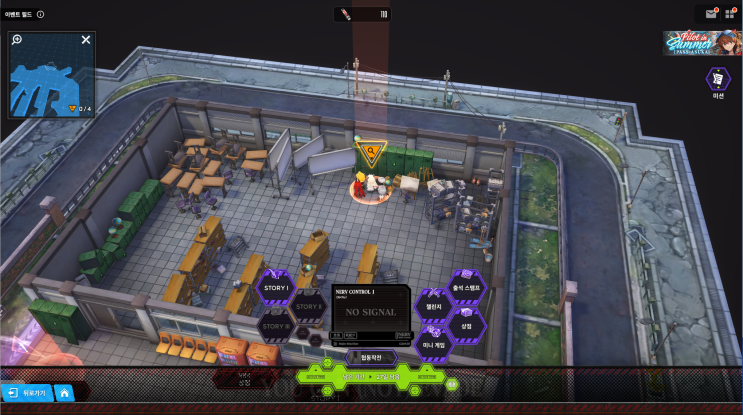Select the locked STORY II hexagon

(x=308, y=306)
